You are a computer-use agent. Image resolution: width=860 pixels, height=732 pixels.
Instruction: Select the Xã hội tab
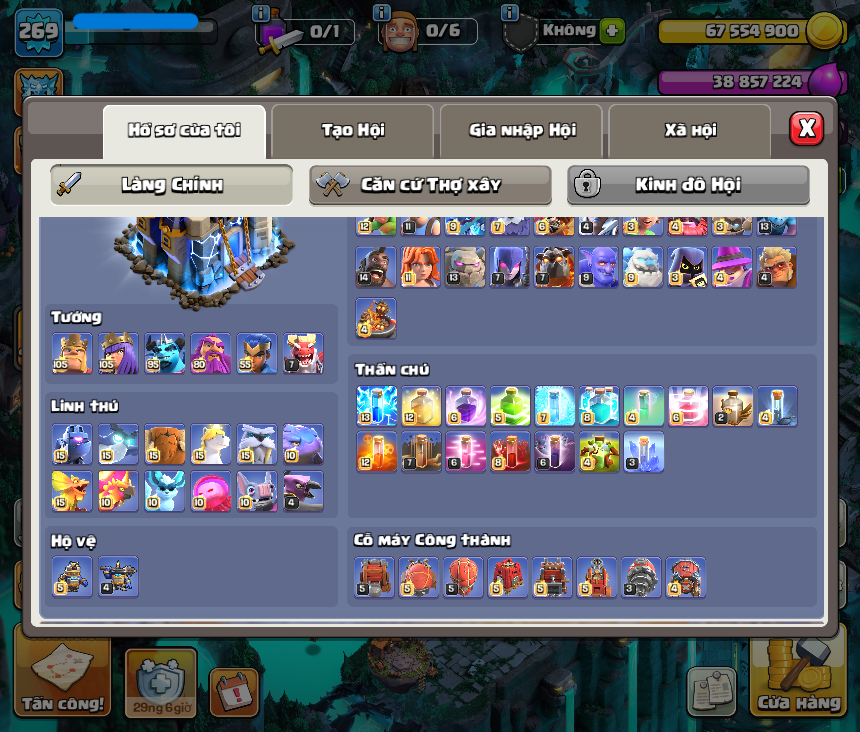pos(689,130)
